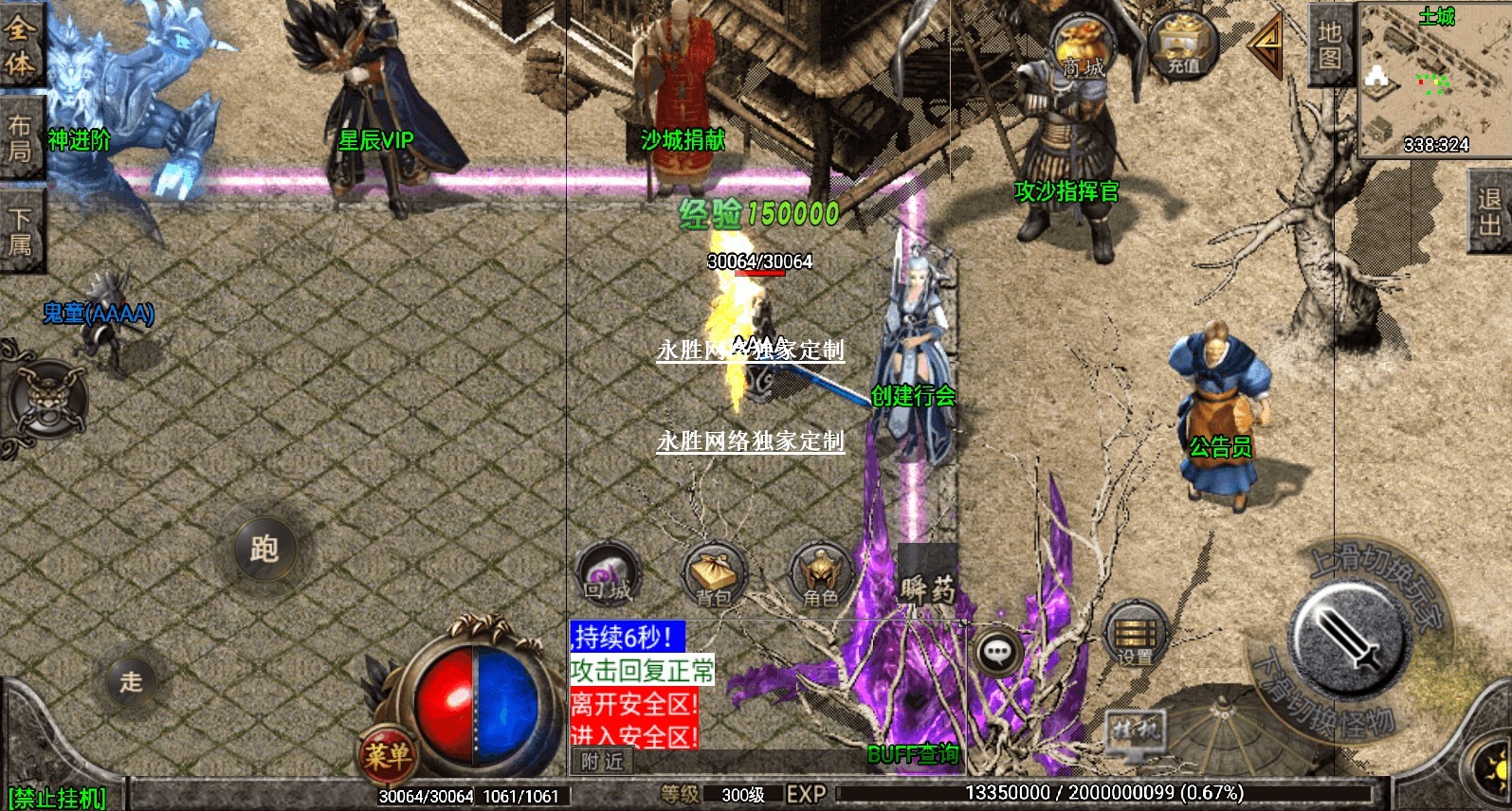Open the chat speech bubble icon
The image size is (1512, 811).
pyautogui.click(x=997, y=651)
